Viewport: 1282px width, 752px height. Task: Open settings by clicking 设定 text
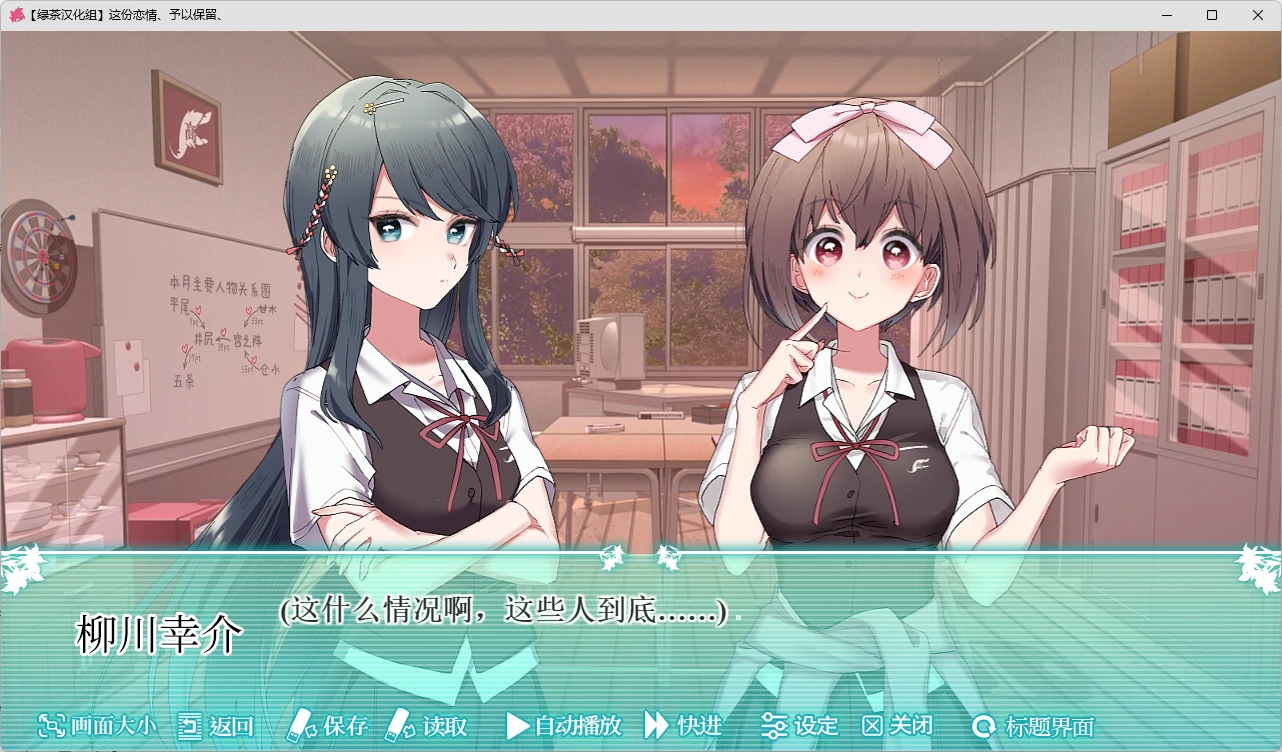point(817,727)
